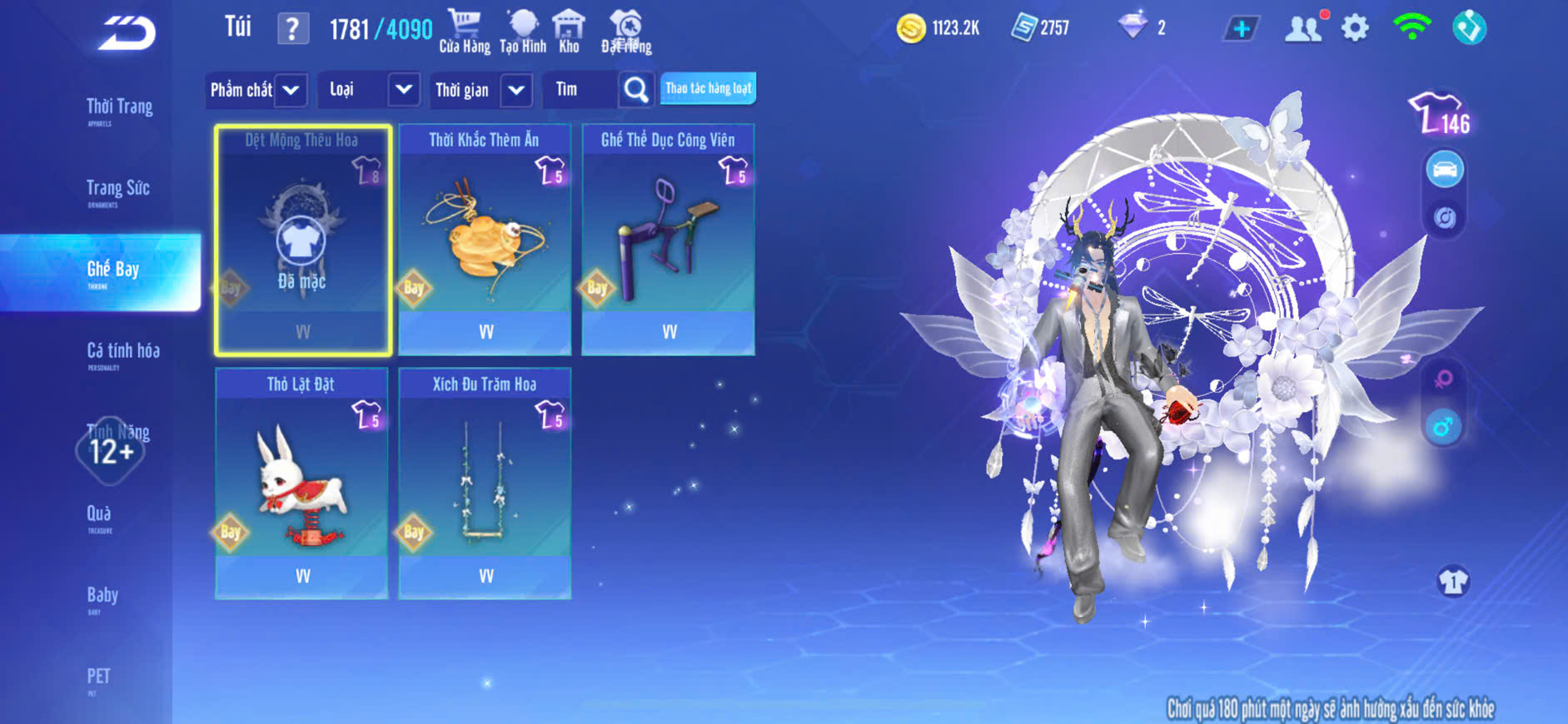
Task: Select the Thỏ Lật Đật rabbit item
Action: [x=301, y=483]
